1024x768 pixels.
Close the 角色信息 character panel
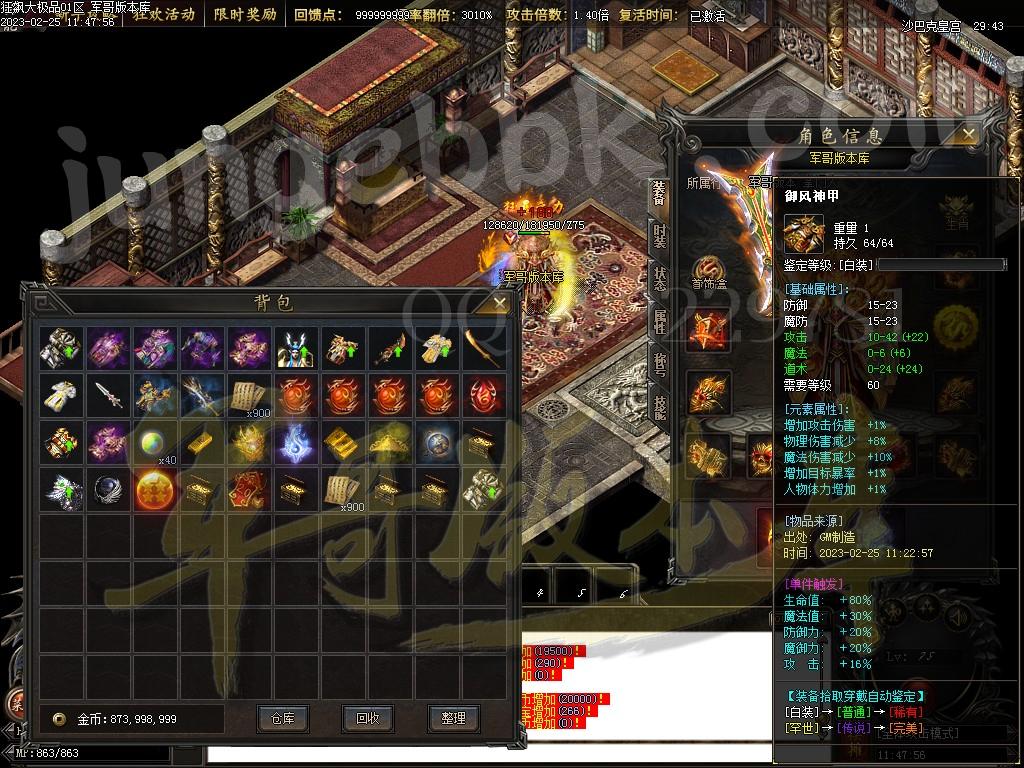(x=967, y=134)
